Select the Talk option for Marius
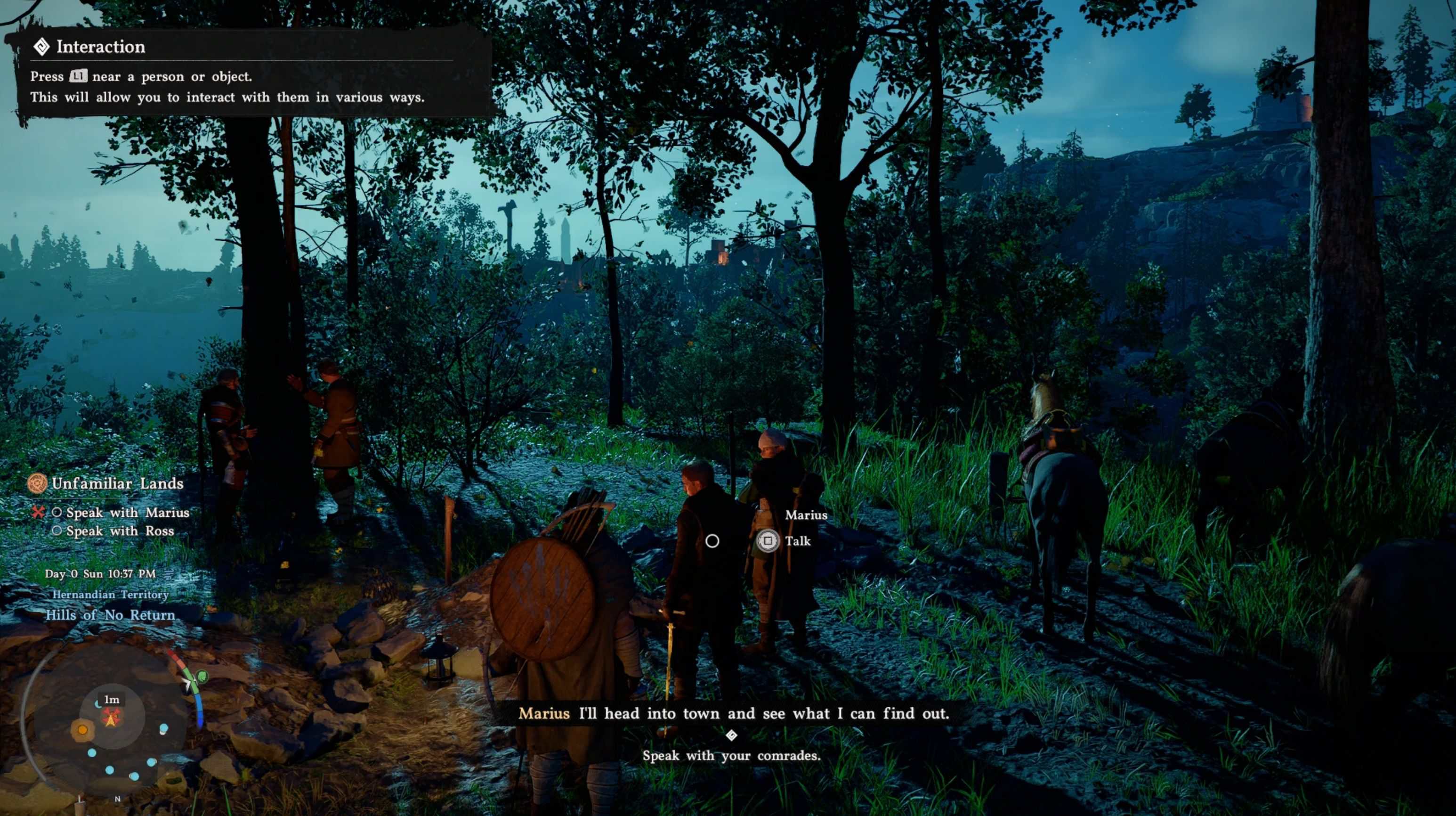This screenshot has height=816, width=1456. [797, 541]
